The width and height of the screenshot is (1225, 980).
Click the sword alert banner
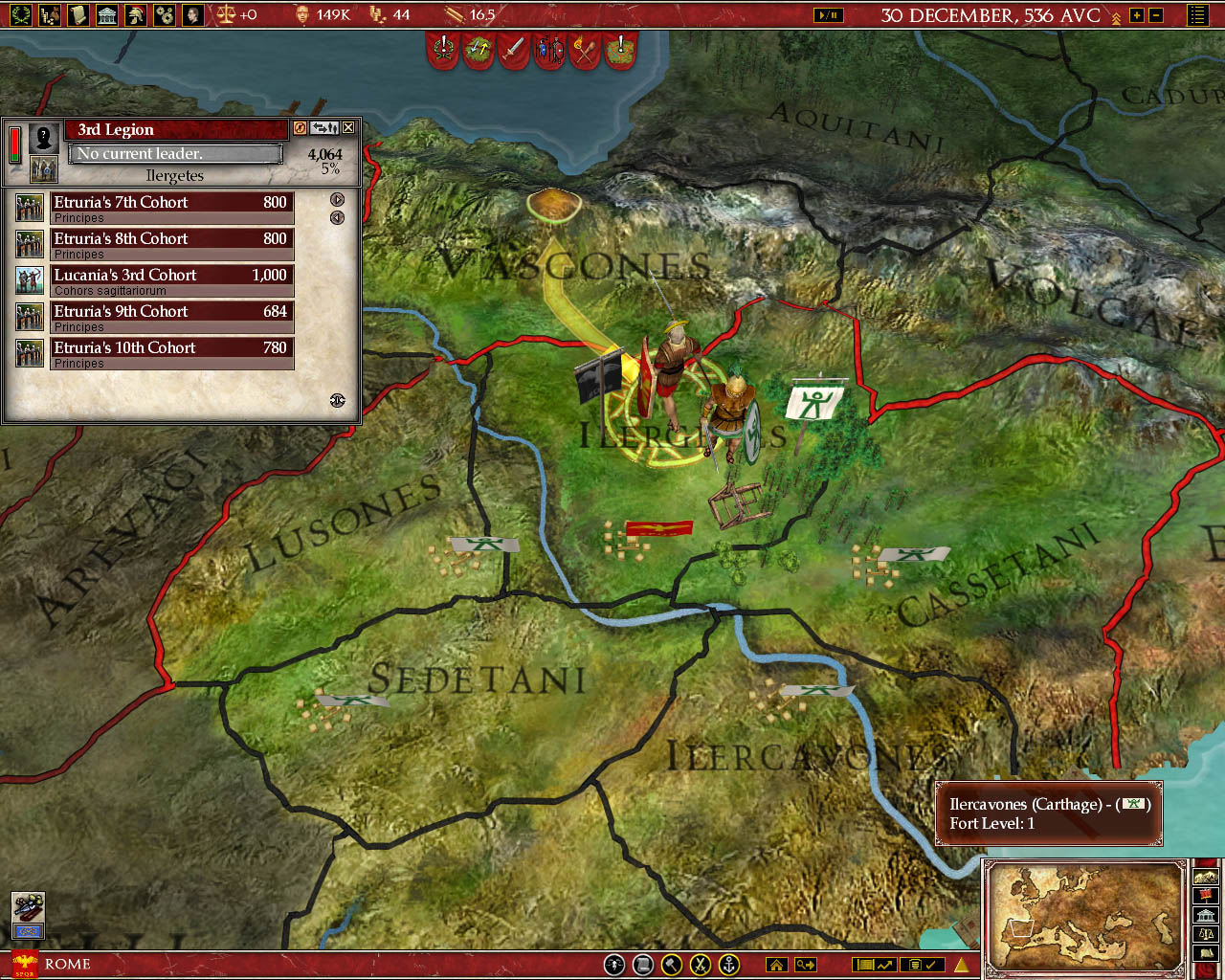click(x=514, y=49)
